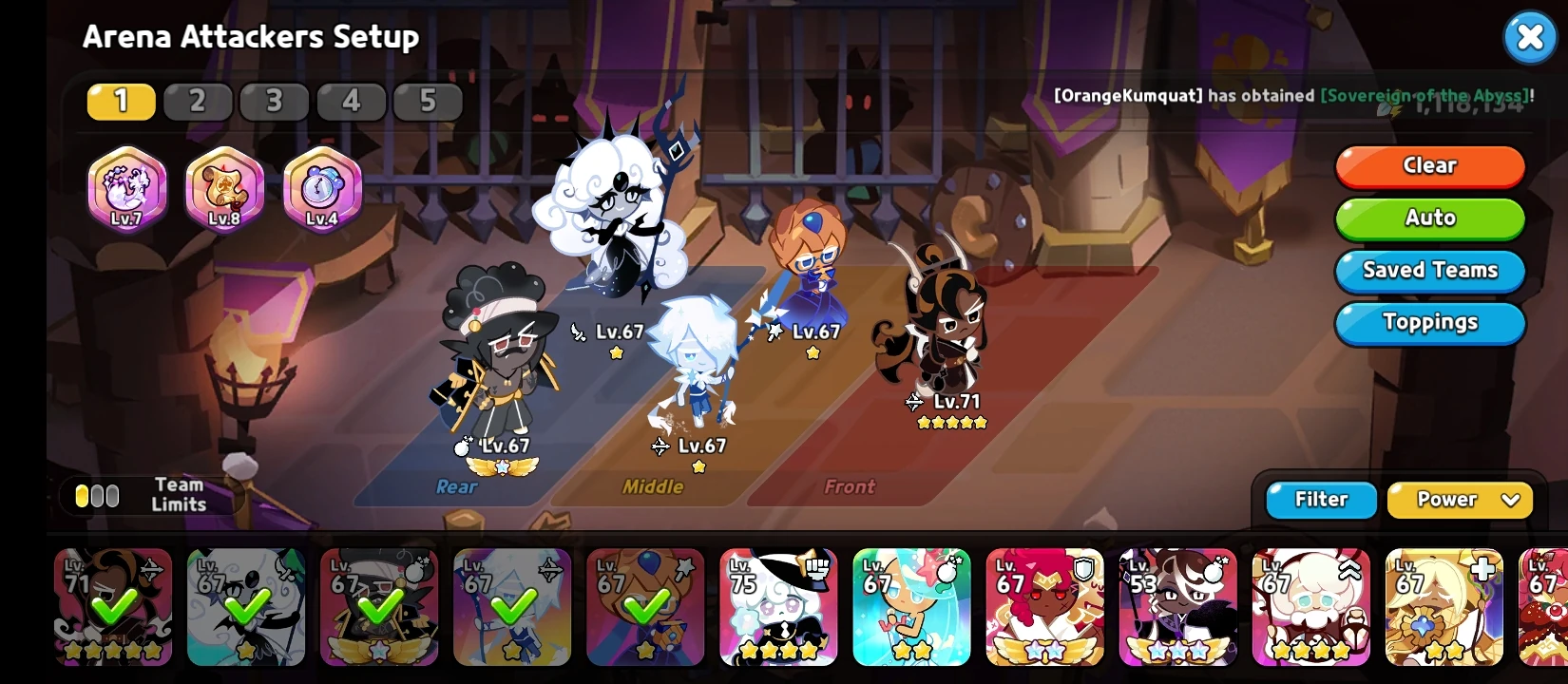The width and height of the screenshot is (1568, 684).
Task: Tap the shield class icon on red Lv.67 cookie
Action: click(x=1082, y=568)
